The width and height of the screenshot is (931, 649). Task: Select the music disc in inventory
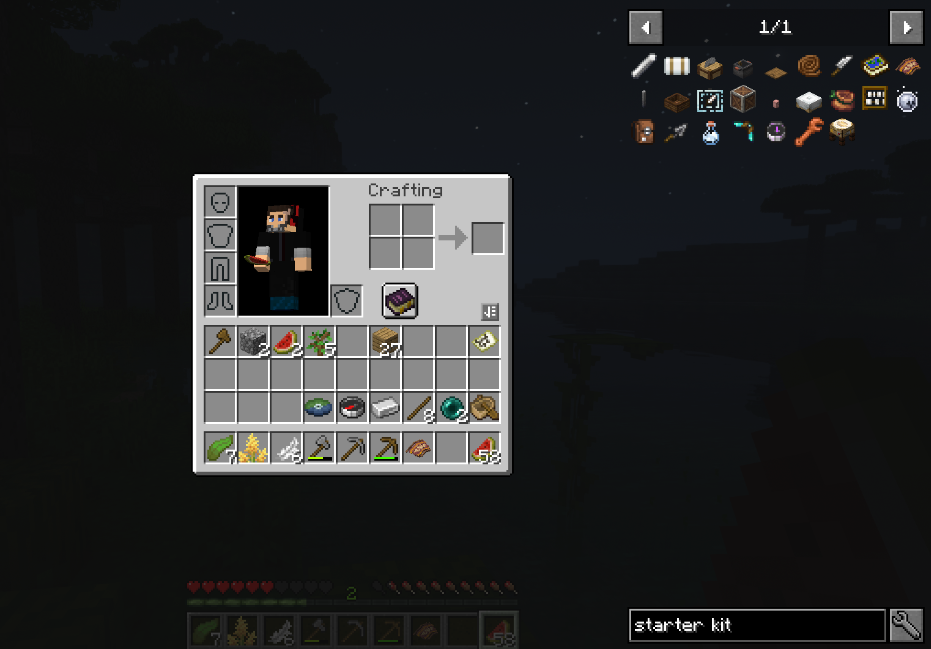(x=319, y=408)
